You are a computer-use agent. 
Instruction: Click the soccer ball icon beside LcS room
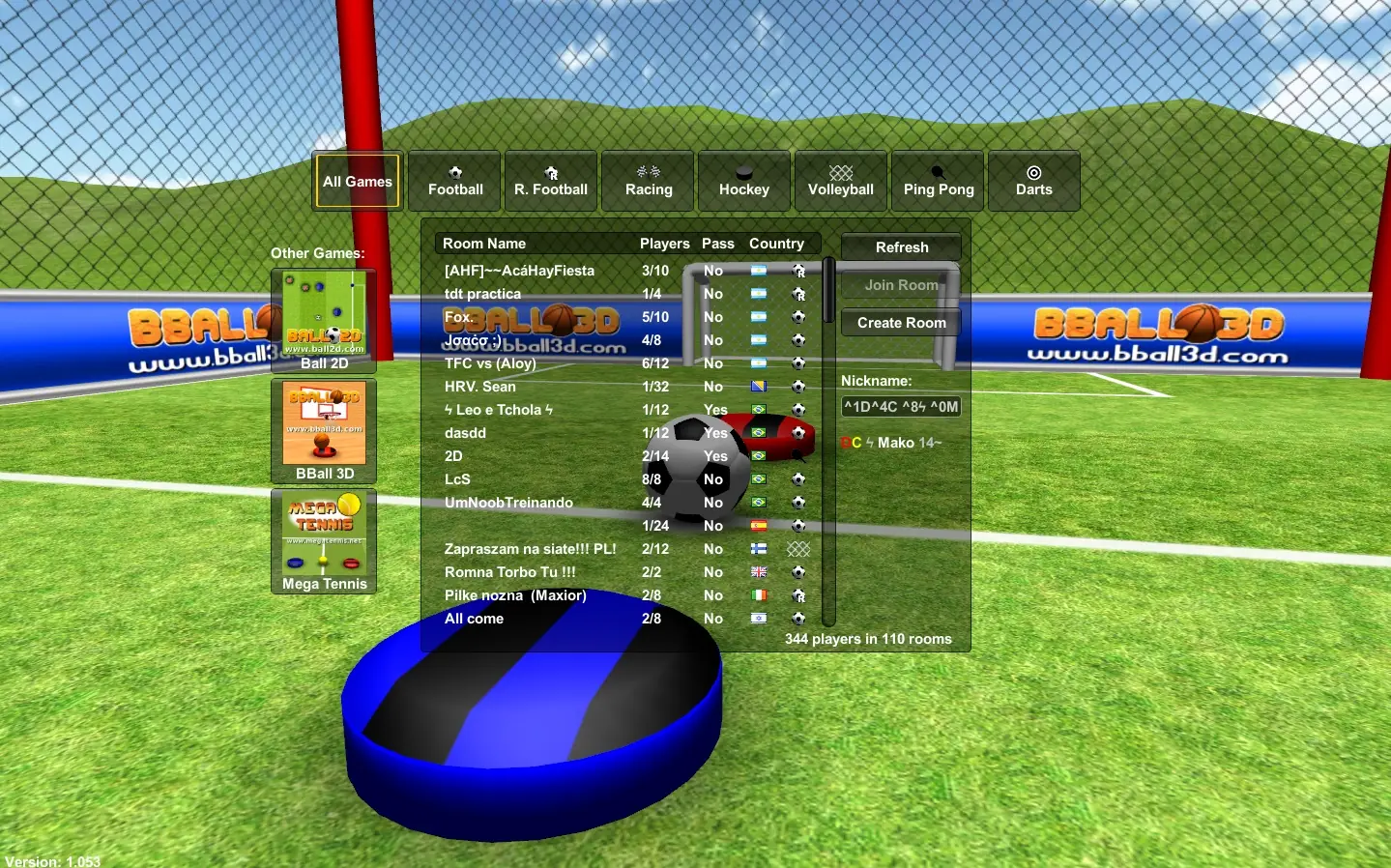[798, 479]
